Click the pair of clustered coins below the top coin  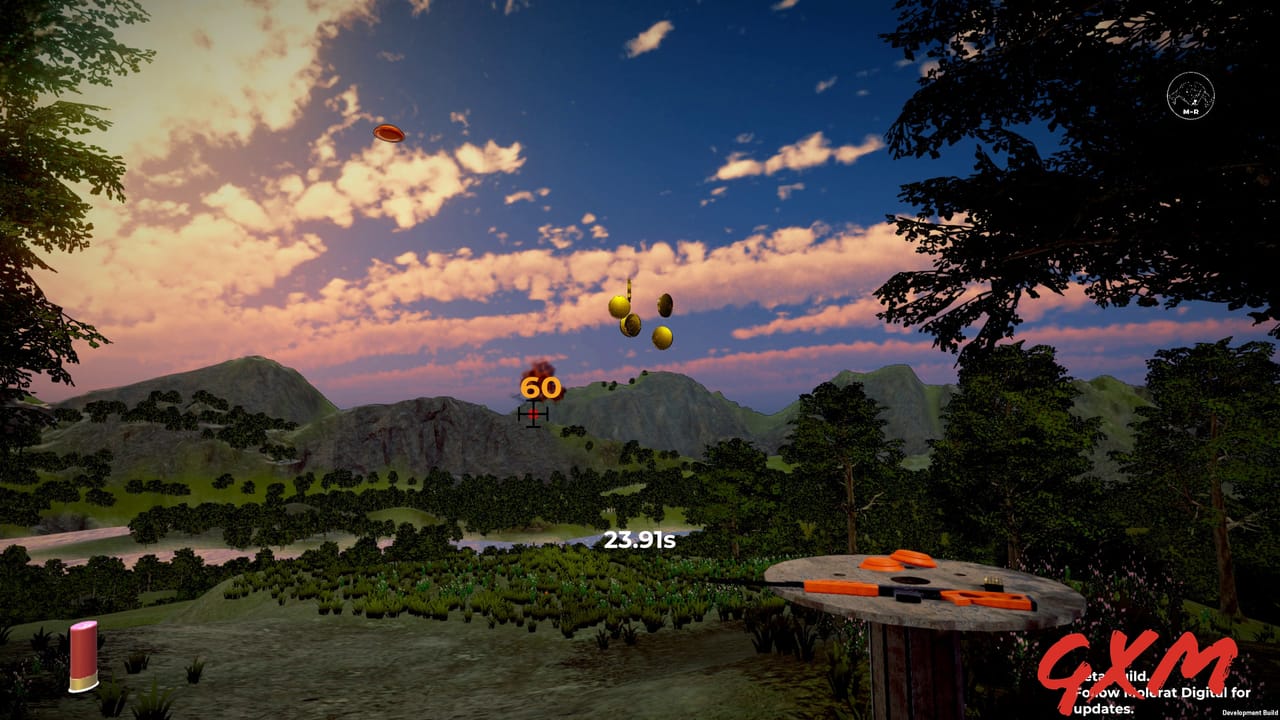tap(625, 315)
